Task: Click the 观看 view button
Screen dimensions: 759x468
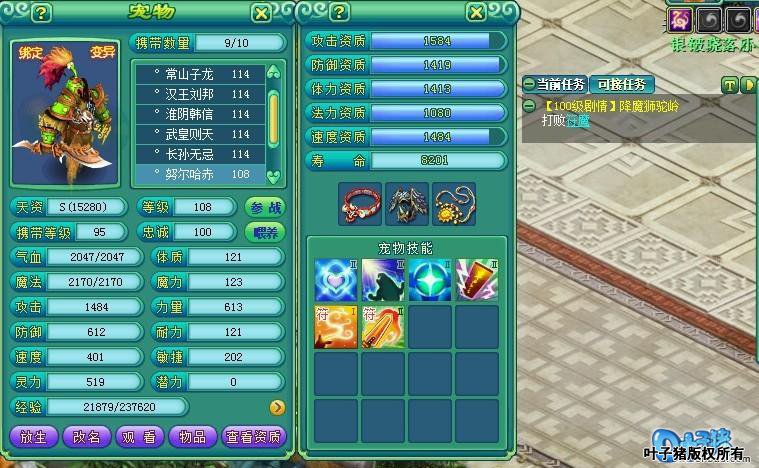Action: (139, 437)
